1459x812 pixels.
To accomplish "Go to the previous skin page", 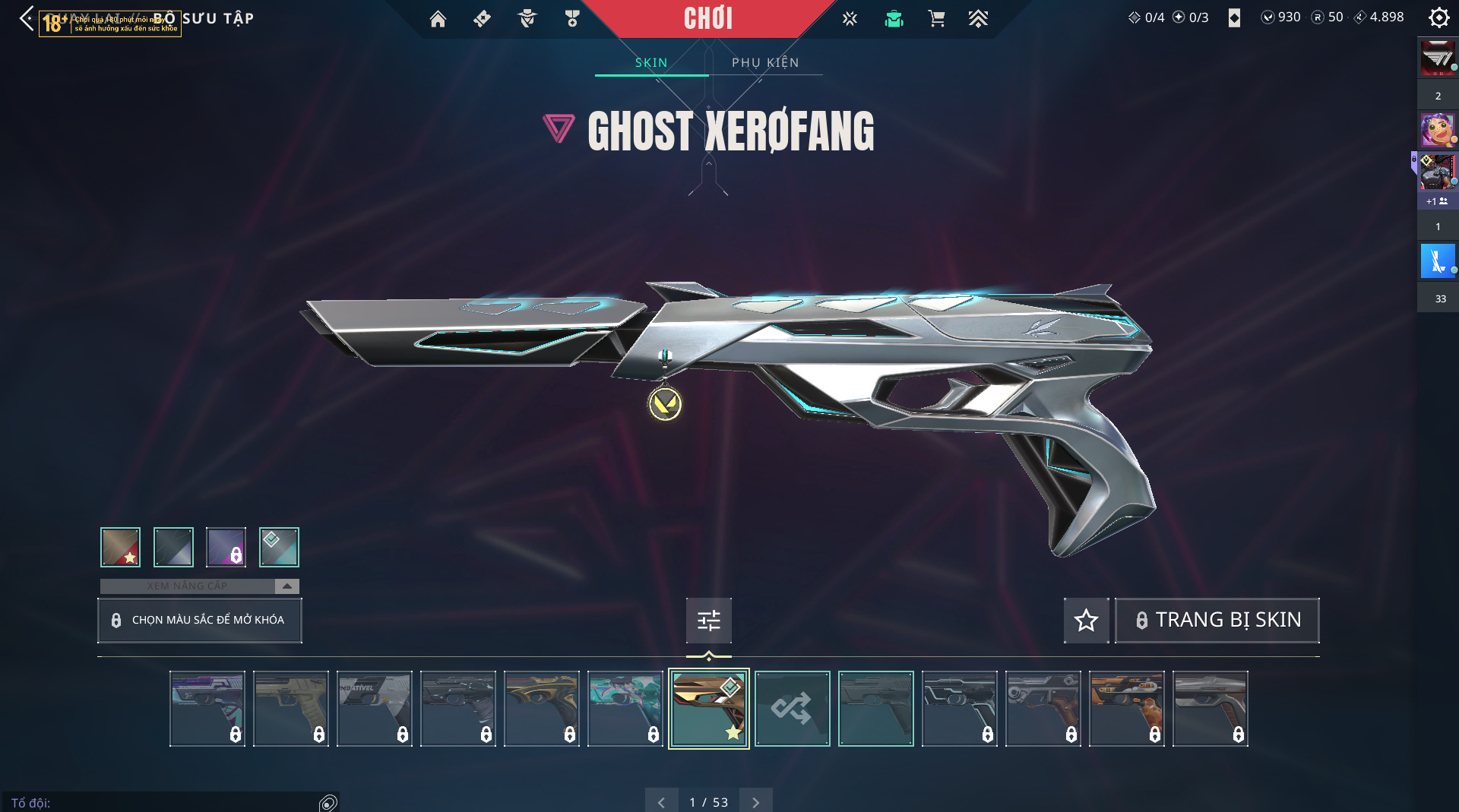I will click(661, 802).
